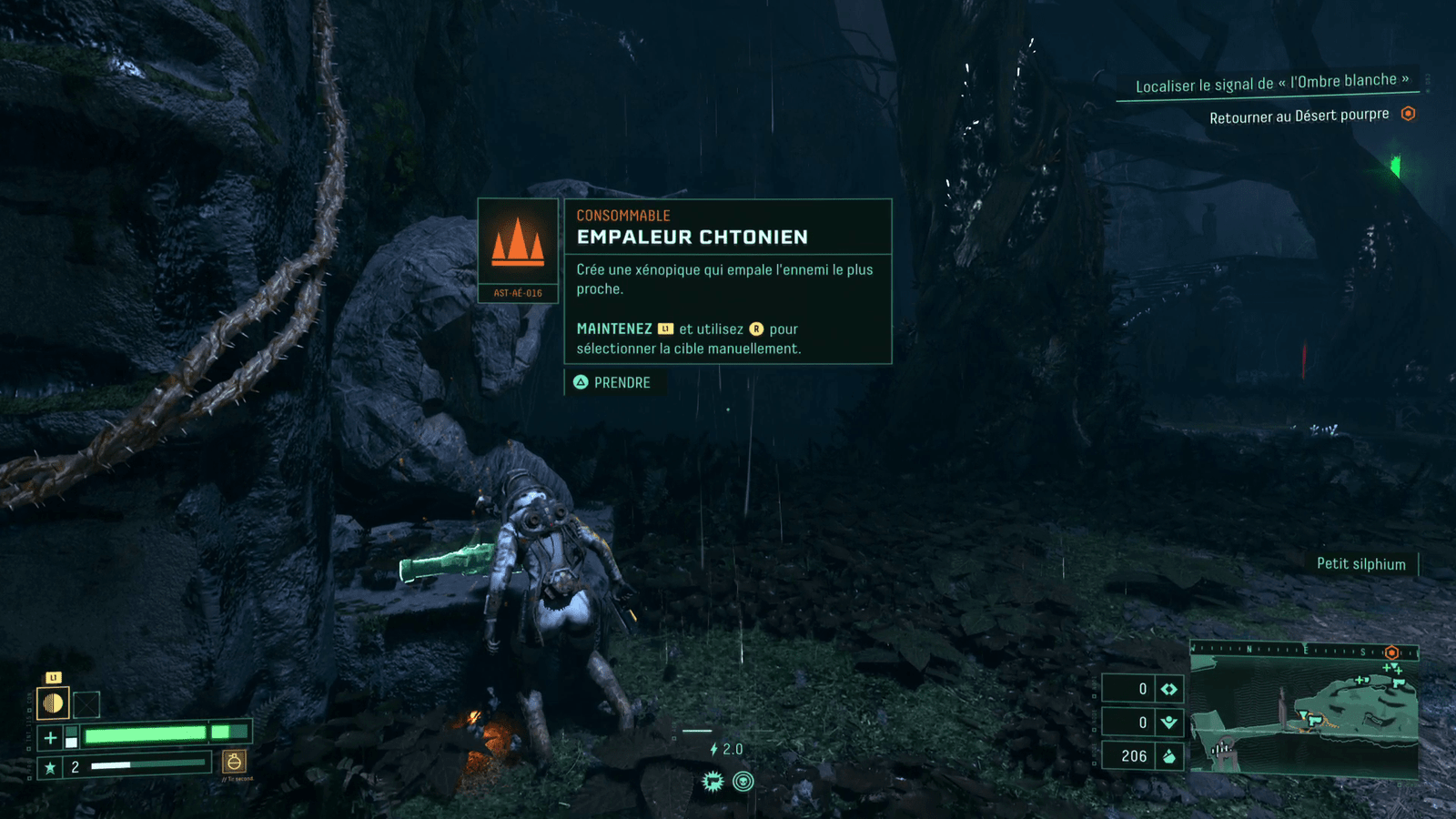The image size is (1456, 819).
Task: Select the equipped consumable slot with yellow disc
Action: [53, 703]
